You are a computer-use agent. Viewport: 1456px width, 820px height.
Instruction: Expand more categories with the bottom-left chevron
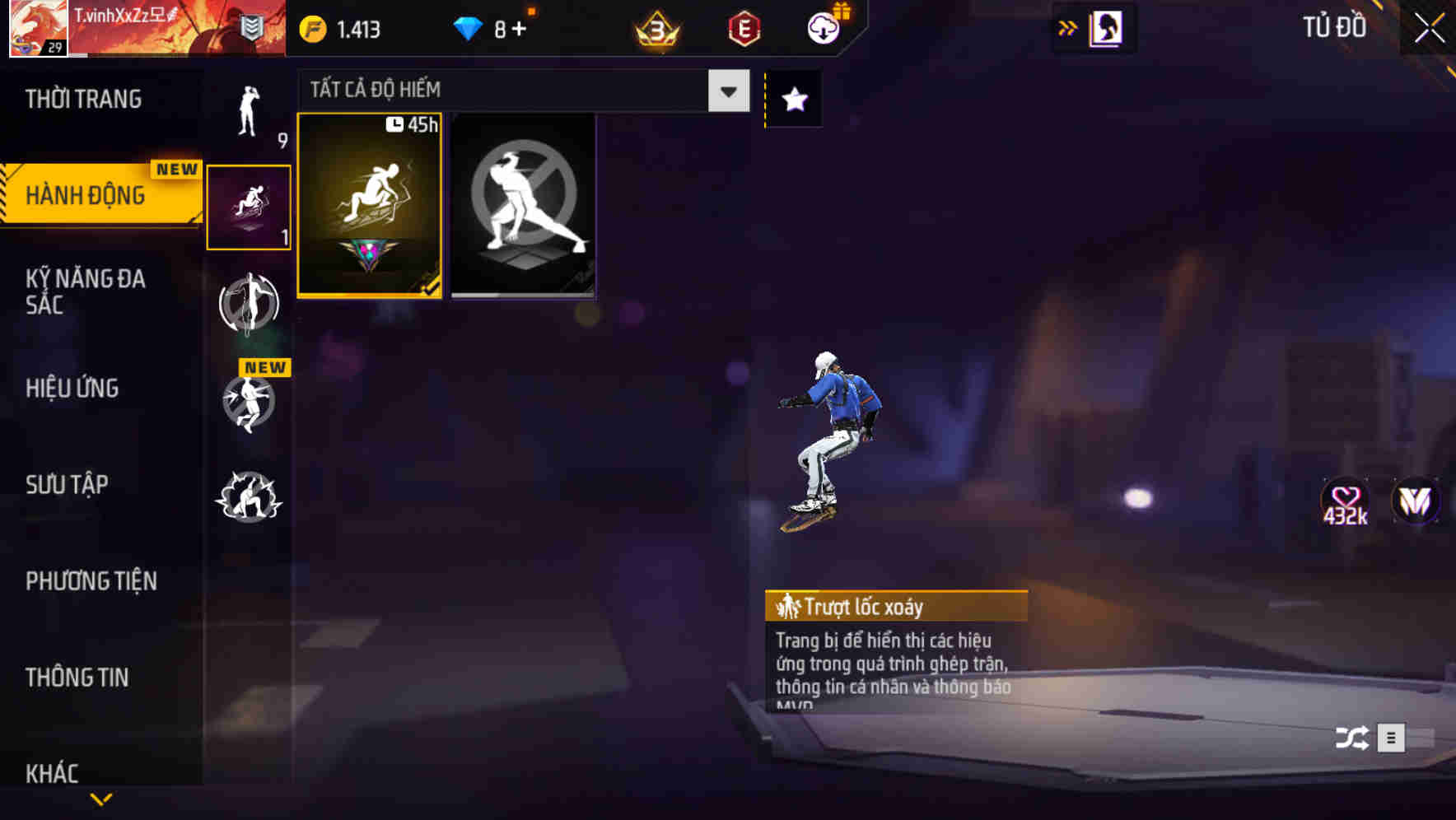click(101, 799)
